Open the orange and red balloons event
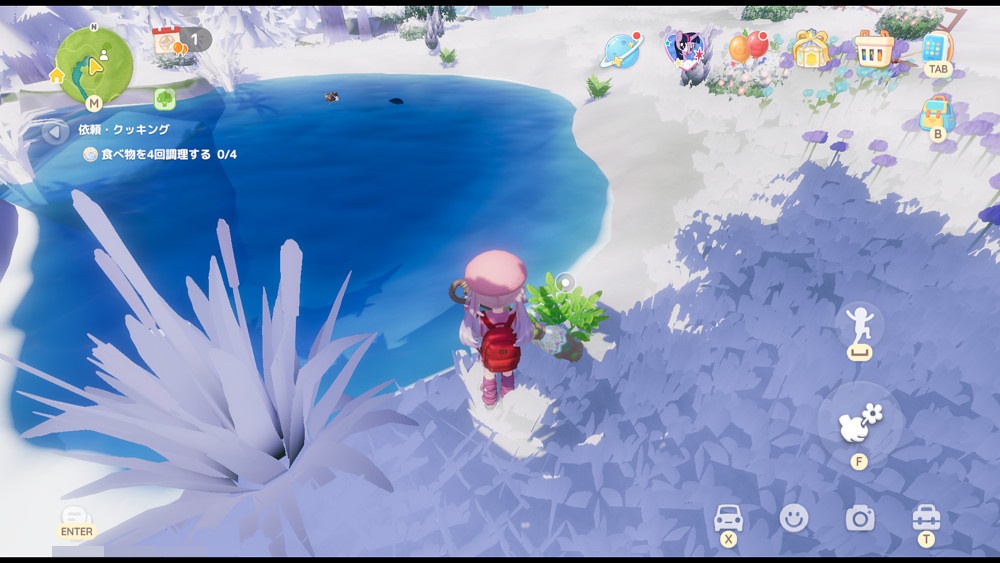The width and height of the screenshot is (1000, 563). click(x=747, y=46)
